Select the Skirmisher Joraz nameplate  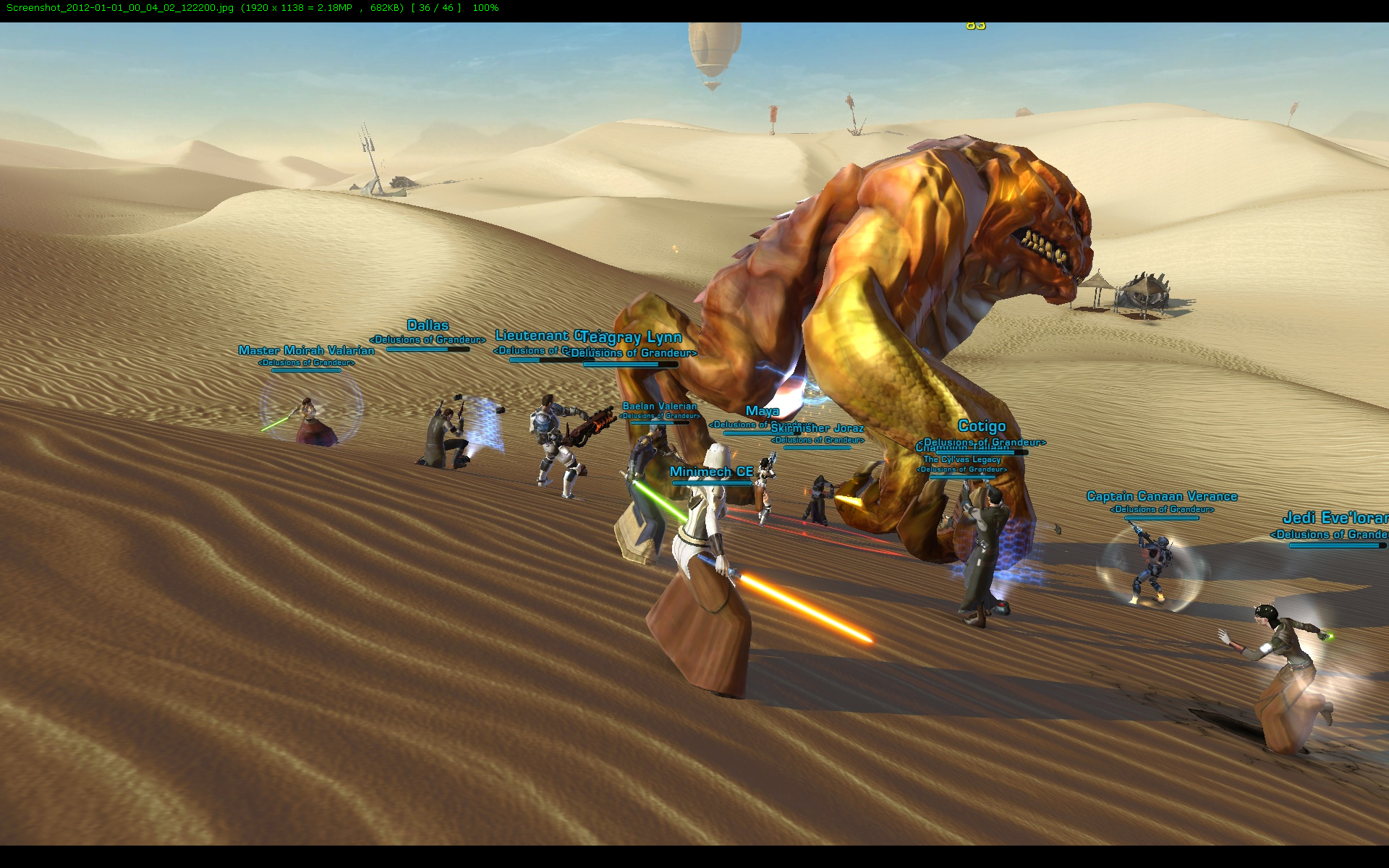point(817,428)
